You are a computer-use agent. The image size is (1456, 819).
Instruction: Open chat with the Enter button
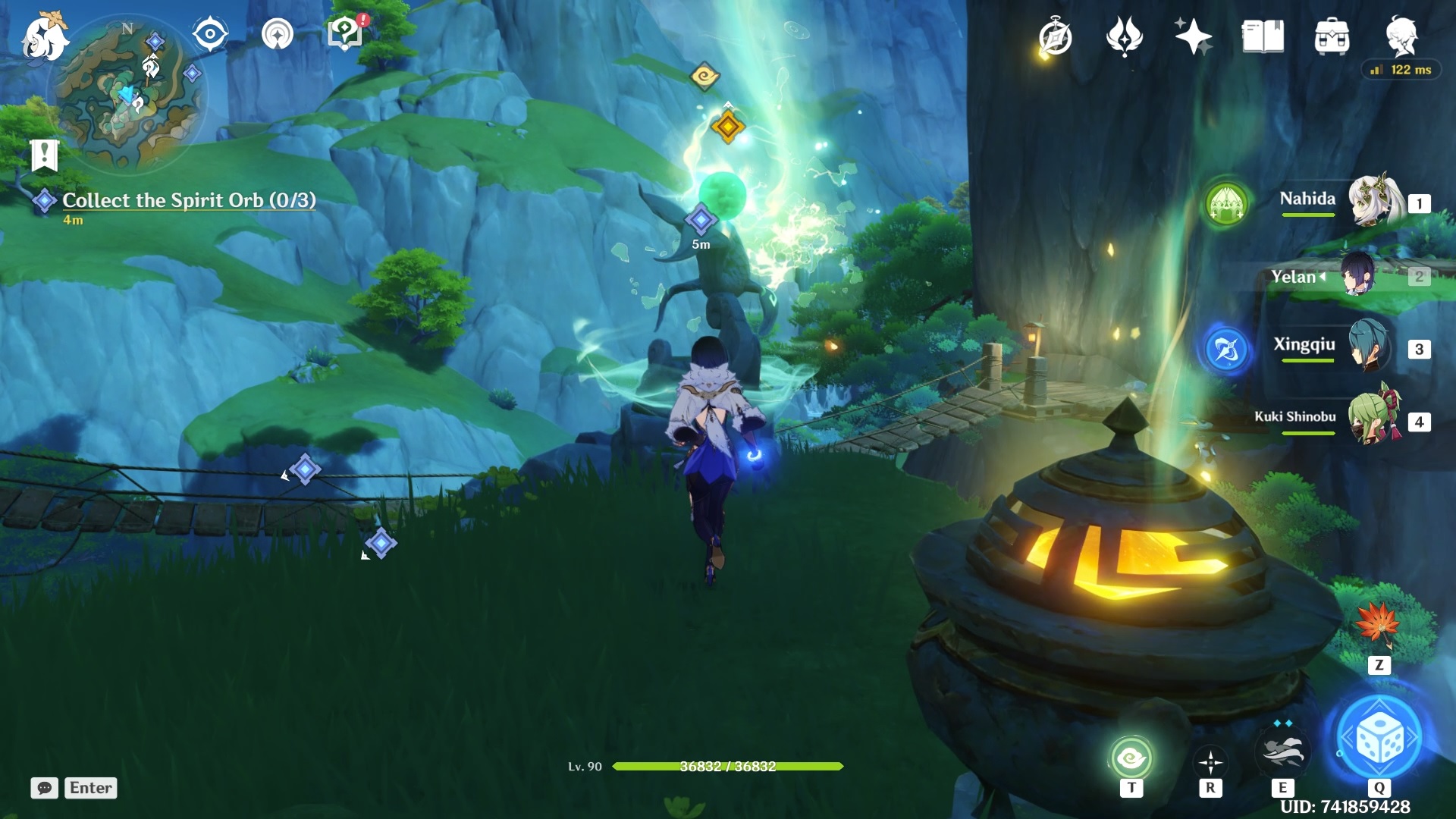point(89,788)
